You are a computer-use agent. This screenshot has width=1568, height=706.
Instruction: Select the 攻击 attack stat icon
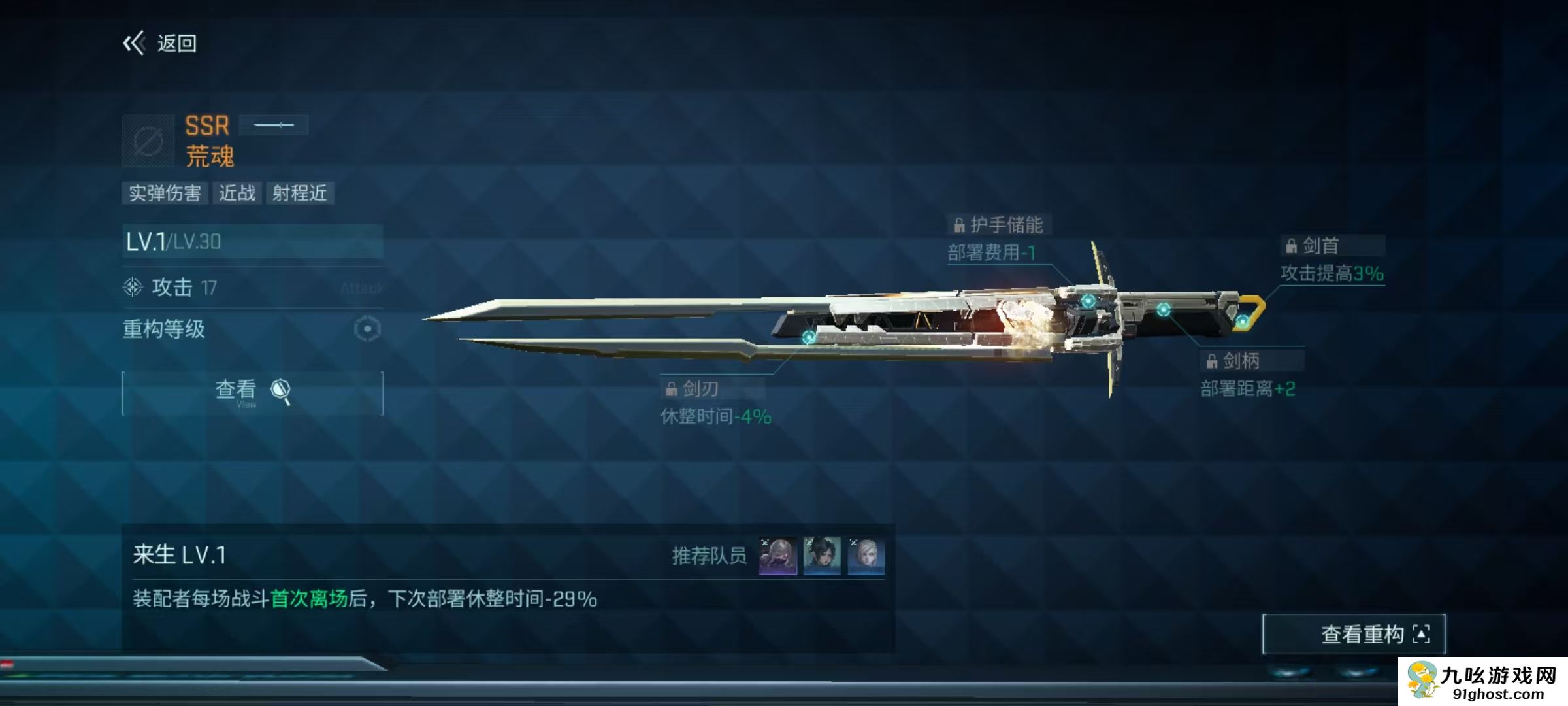pos(134,286)
